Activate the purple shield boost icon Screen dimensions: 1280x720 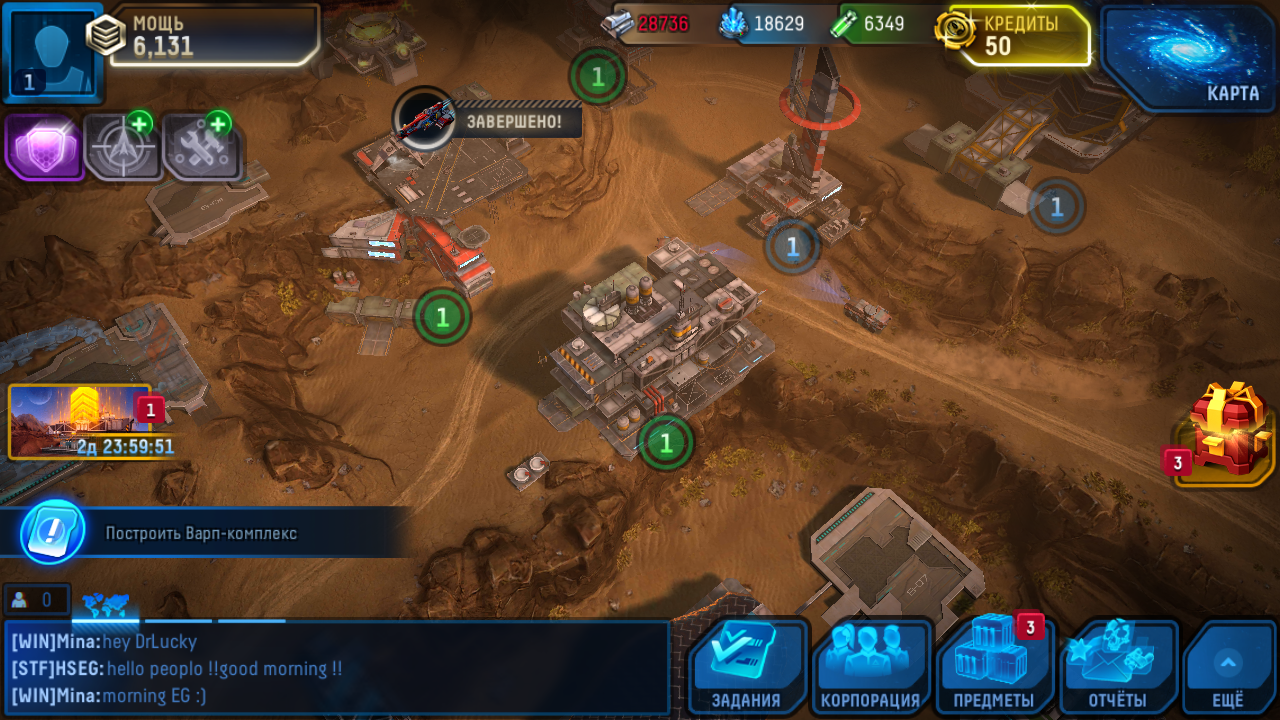pyautogui.click(x=44, y=146)
